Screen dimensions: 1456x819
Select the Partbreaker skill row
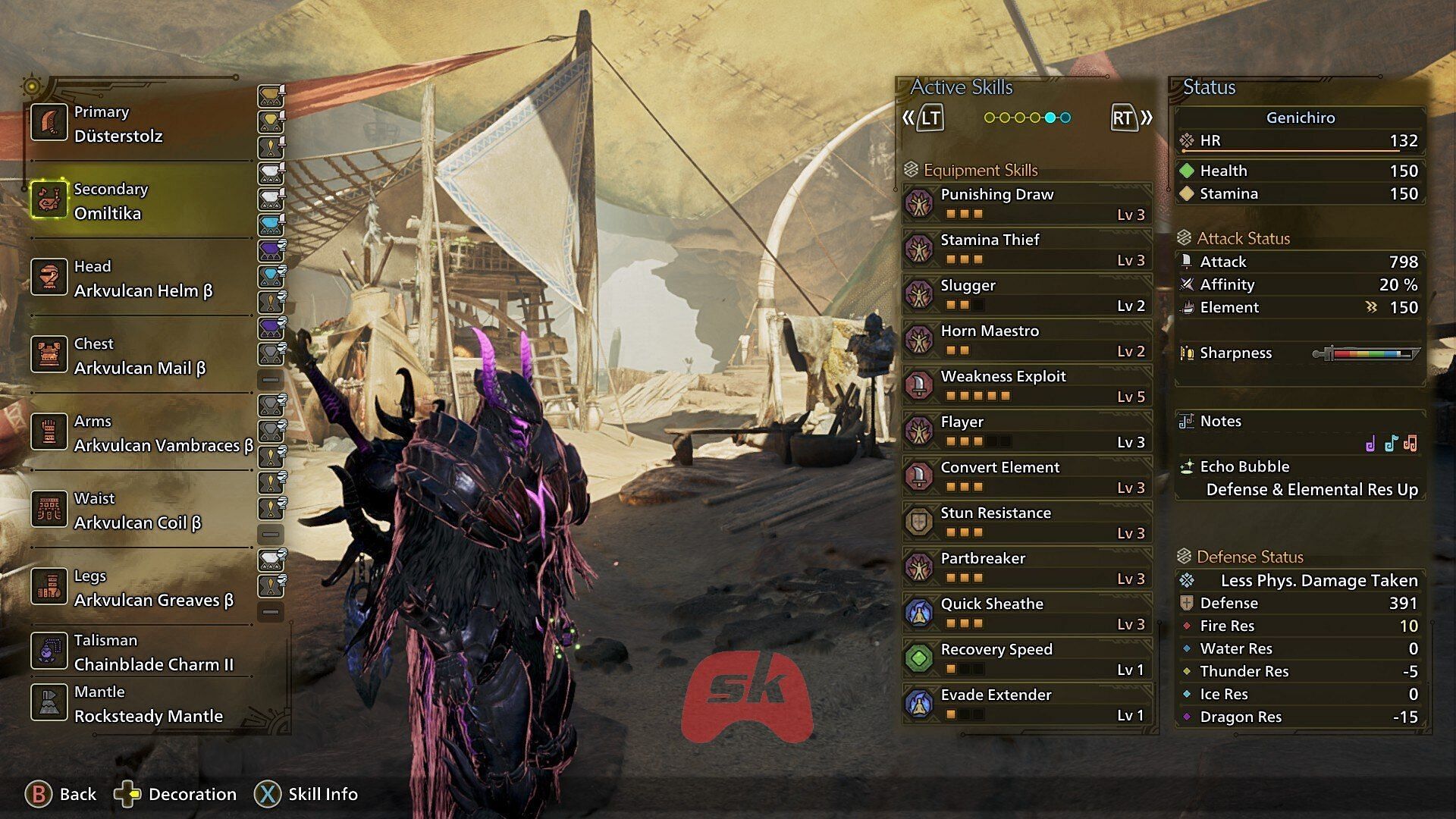point(1027,568)
